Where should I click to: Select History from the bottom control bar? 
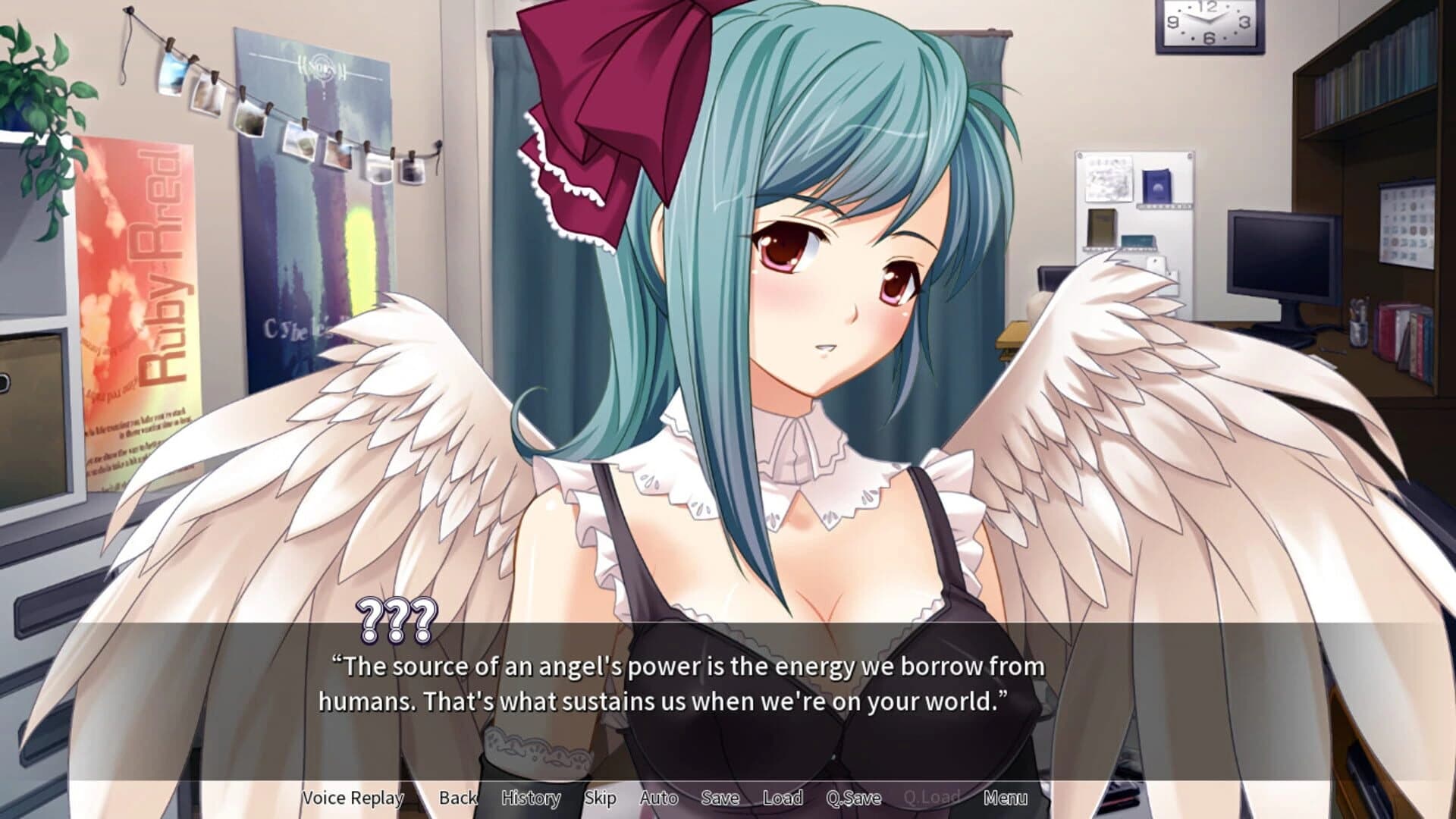[x=531, y=798]
